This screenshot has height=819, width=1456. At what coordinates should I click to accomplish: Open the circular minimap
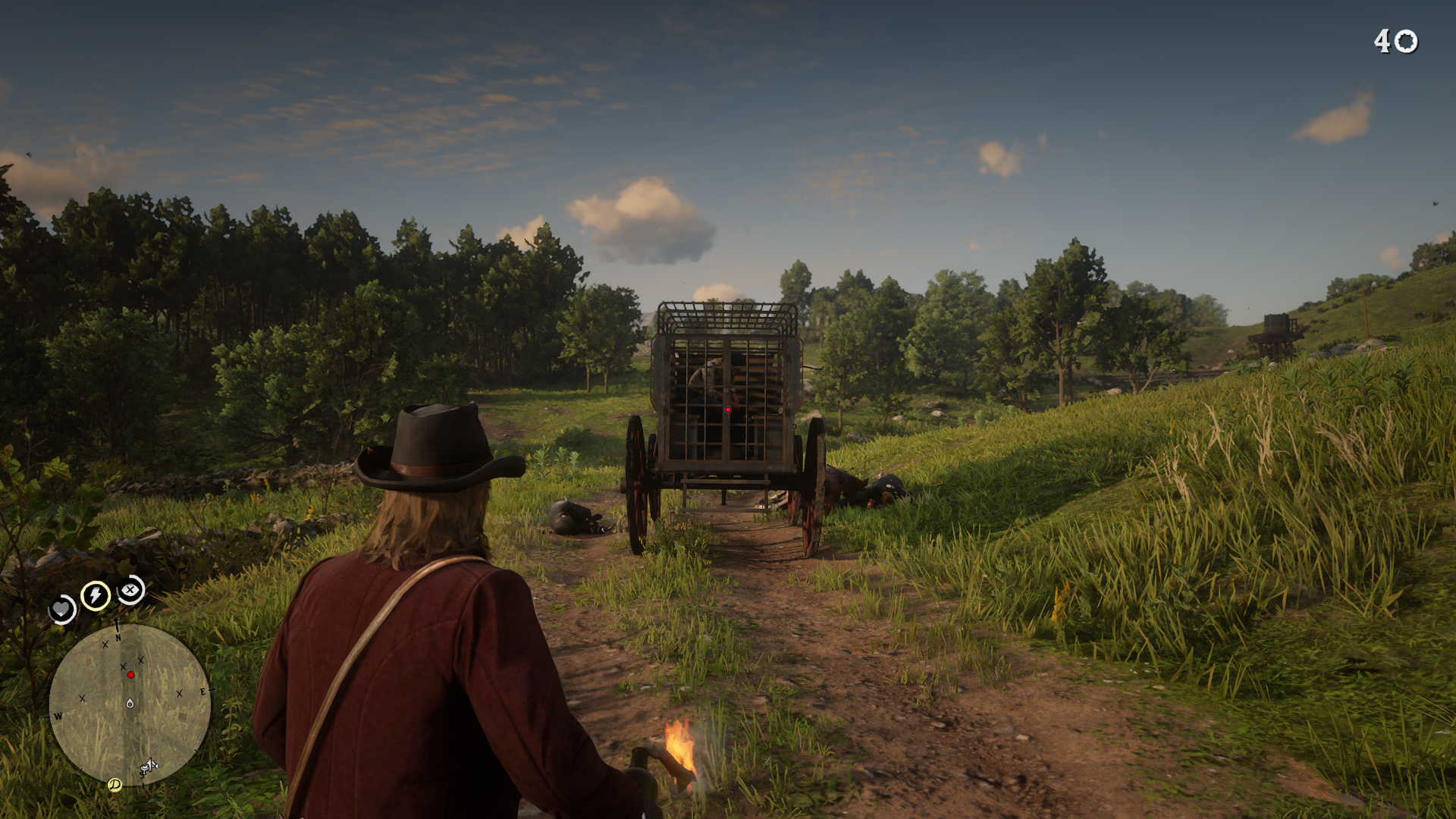tap(130, 705)
